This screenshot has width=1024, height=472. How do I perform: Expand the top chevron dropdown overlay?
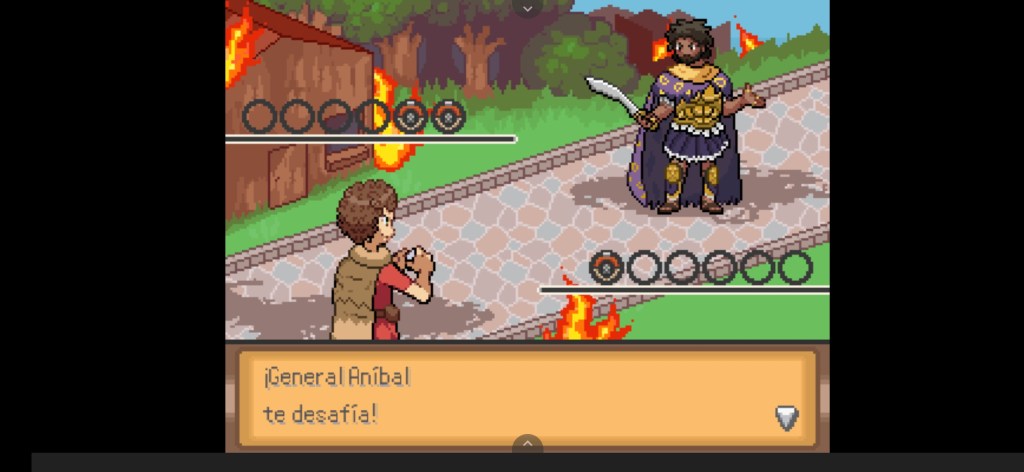pyautogui.click(x=527, y=8)
